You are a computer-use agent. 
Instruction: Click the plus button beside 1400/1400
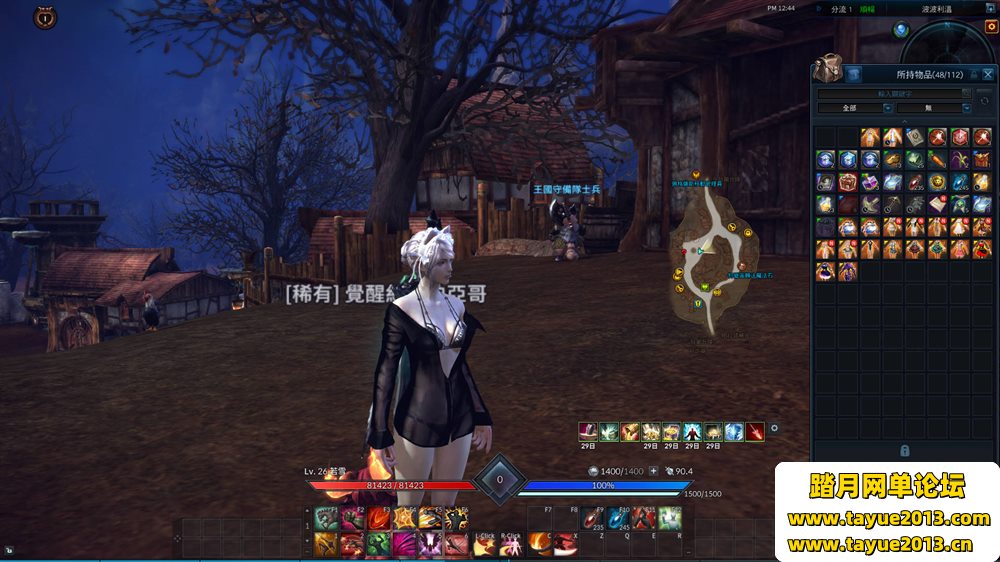tap(654, 471)
